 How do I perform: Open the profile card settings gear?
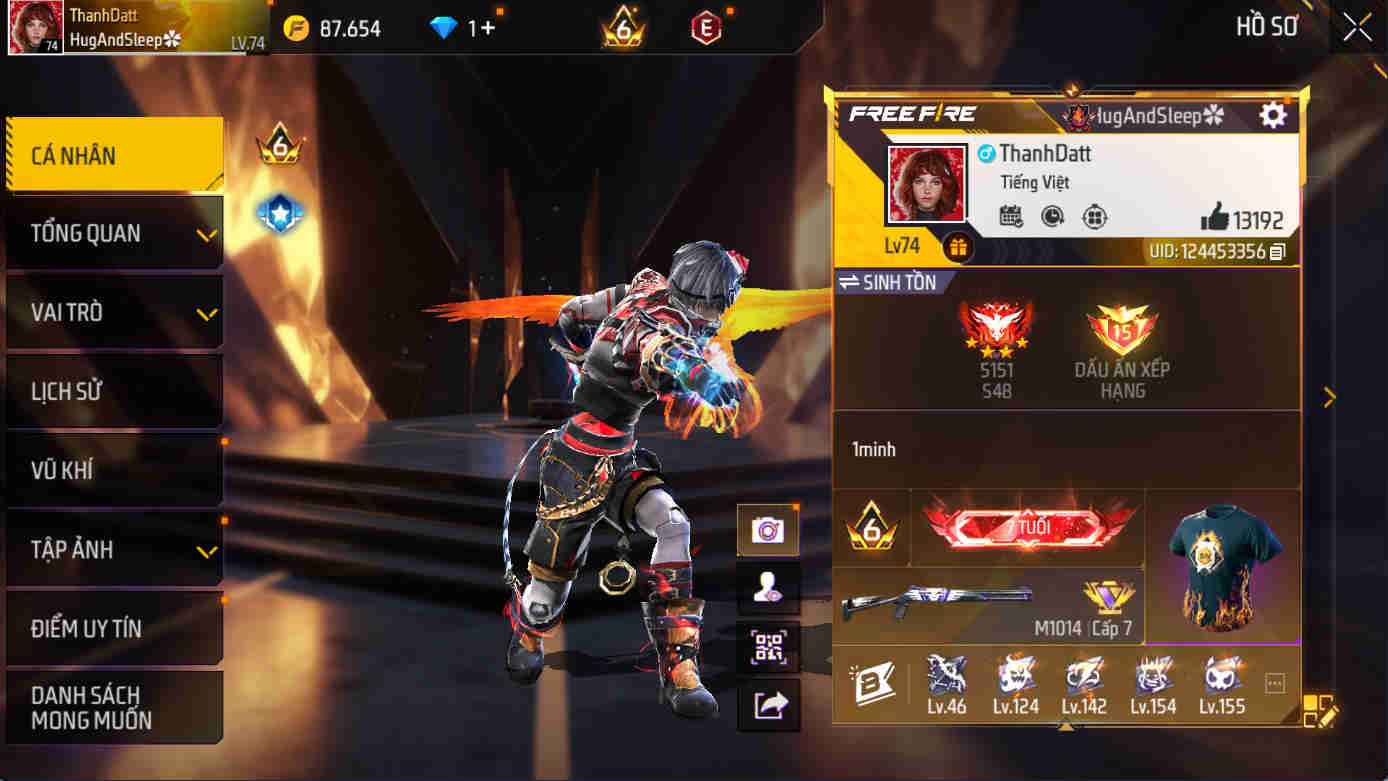[x=1272, y=114]
